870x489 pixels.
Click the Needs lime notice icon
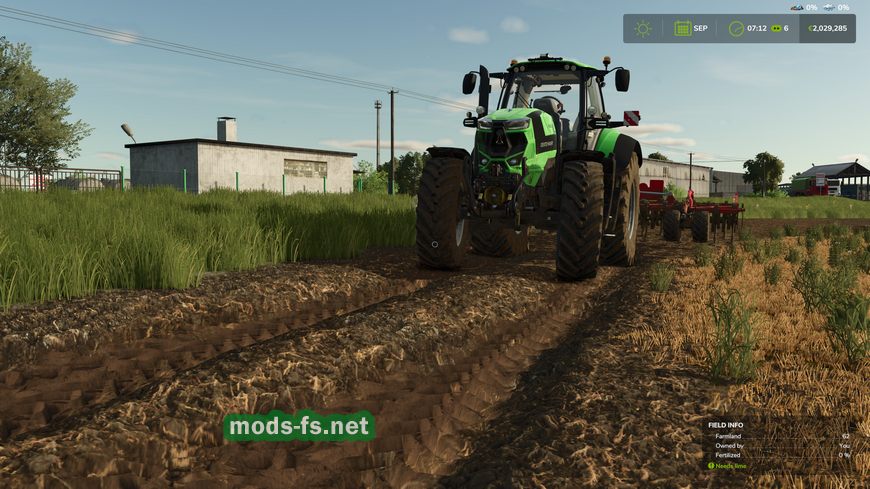tap(711, 465)
